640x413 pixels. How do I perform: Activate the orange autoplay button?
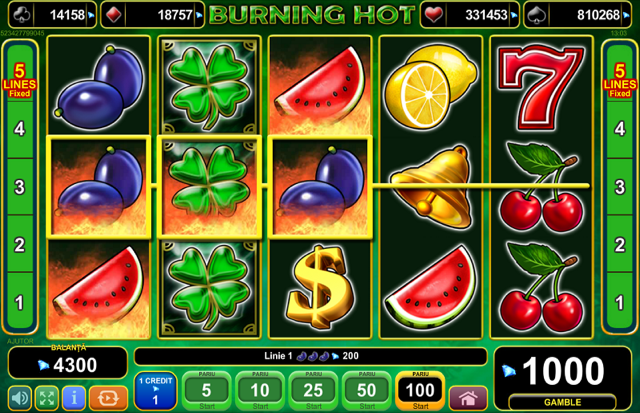[x=108, y=398]
